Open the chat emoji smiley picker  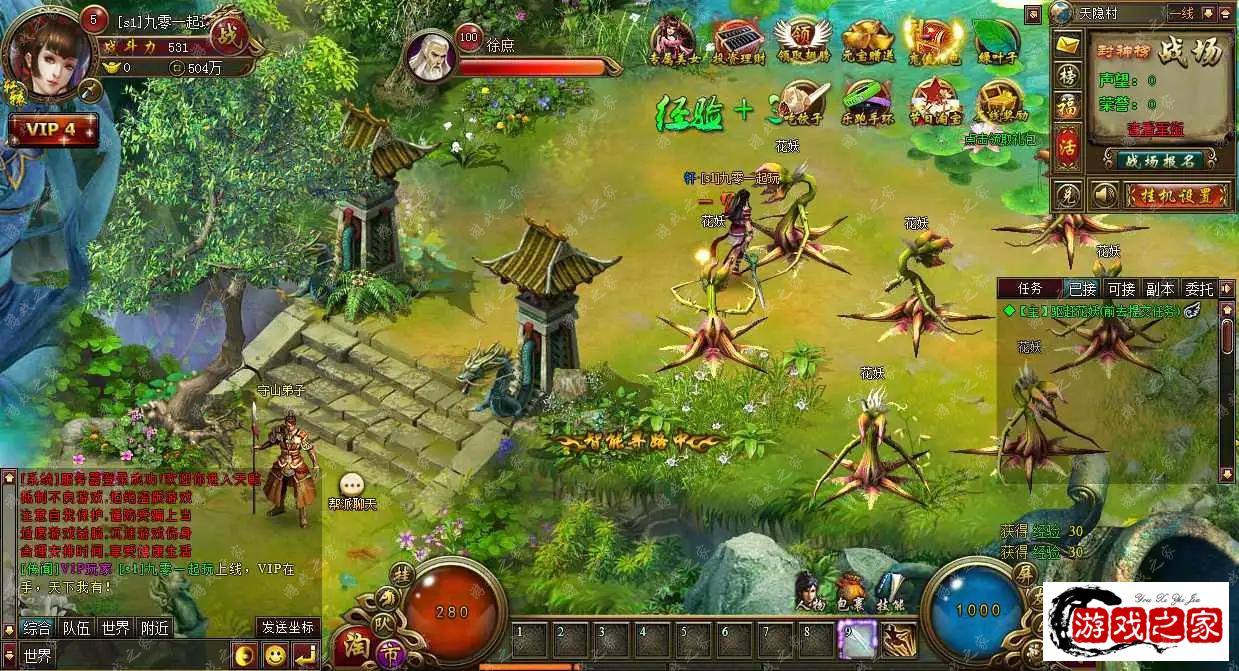274,655
